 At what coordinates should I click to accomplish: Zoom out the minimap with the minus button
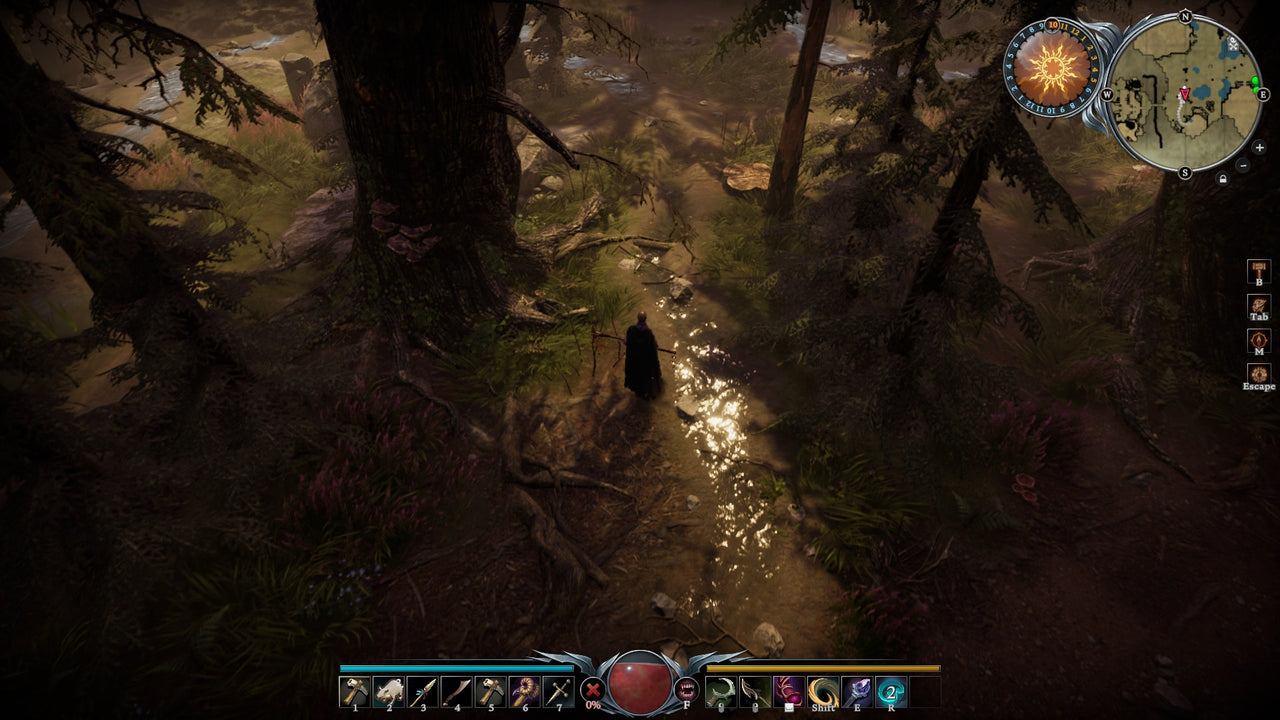(1242, 164)
